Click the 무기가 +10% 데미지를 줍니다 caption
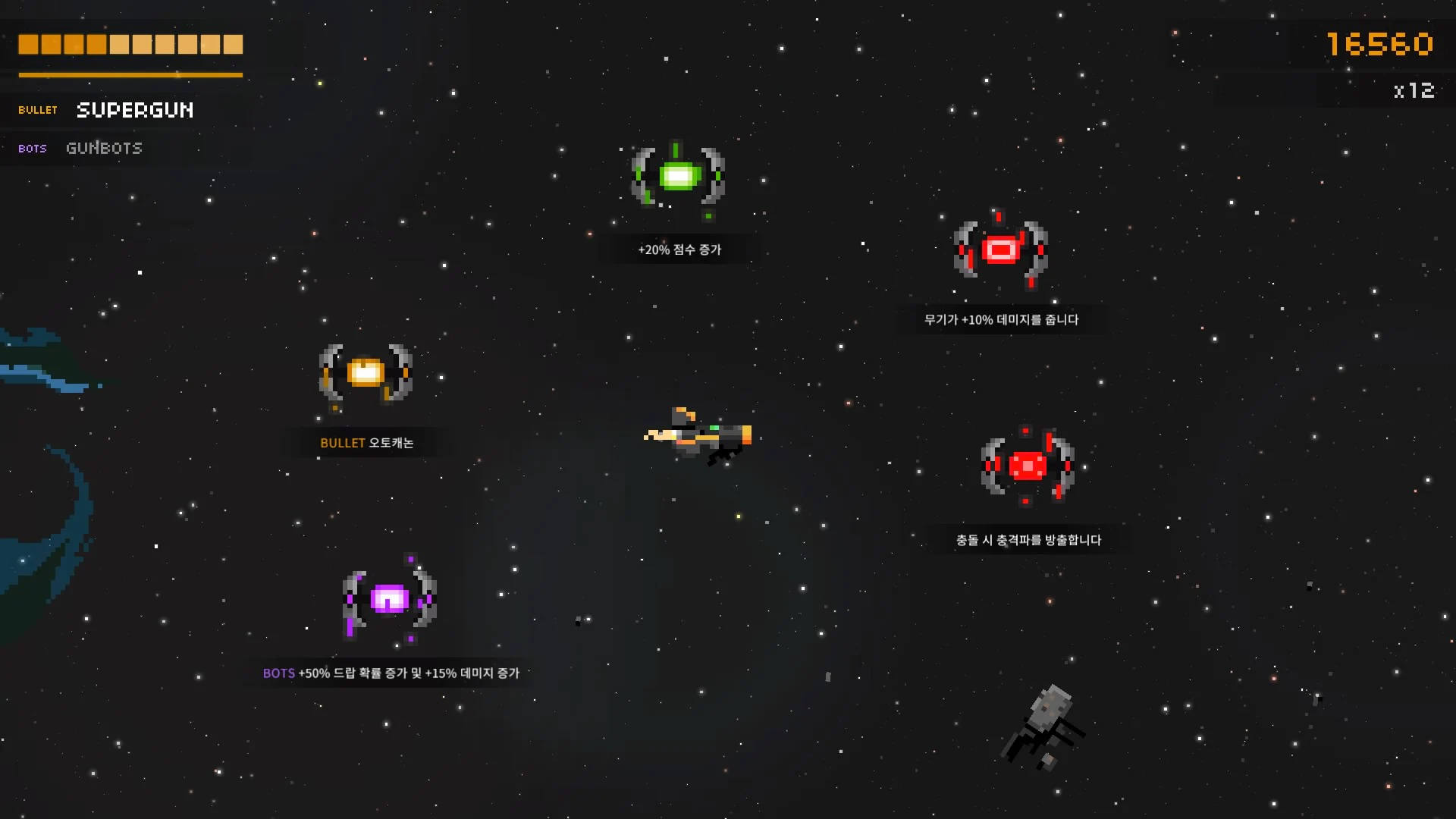 click(x=1000, y=319)
